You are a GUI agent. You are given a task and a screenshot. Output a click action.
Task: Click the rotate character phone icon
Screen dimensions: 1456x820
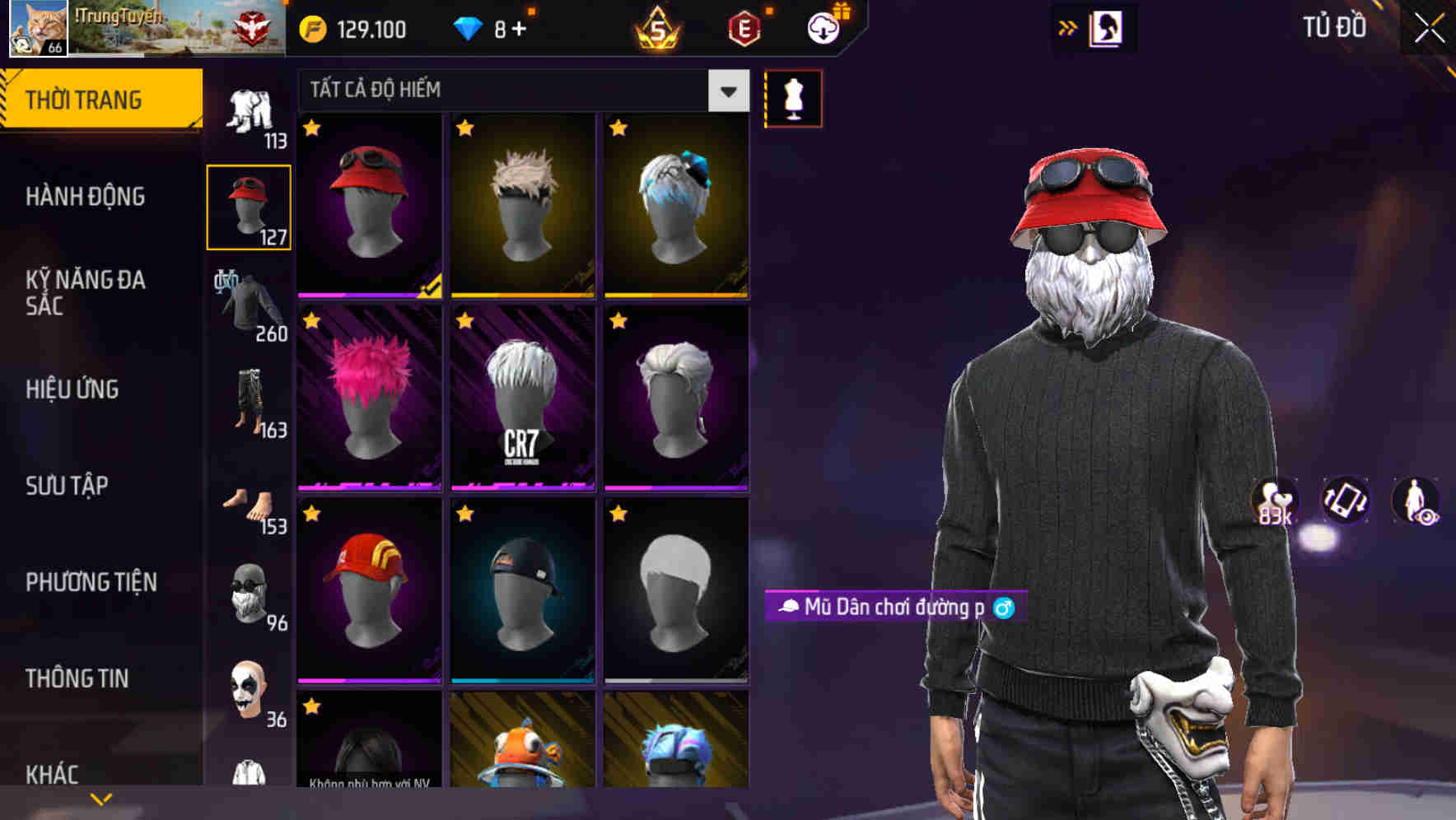pos(1342,502)
